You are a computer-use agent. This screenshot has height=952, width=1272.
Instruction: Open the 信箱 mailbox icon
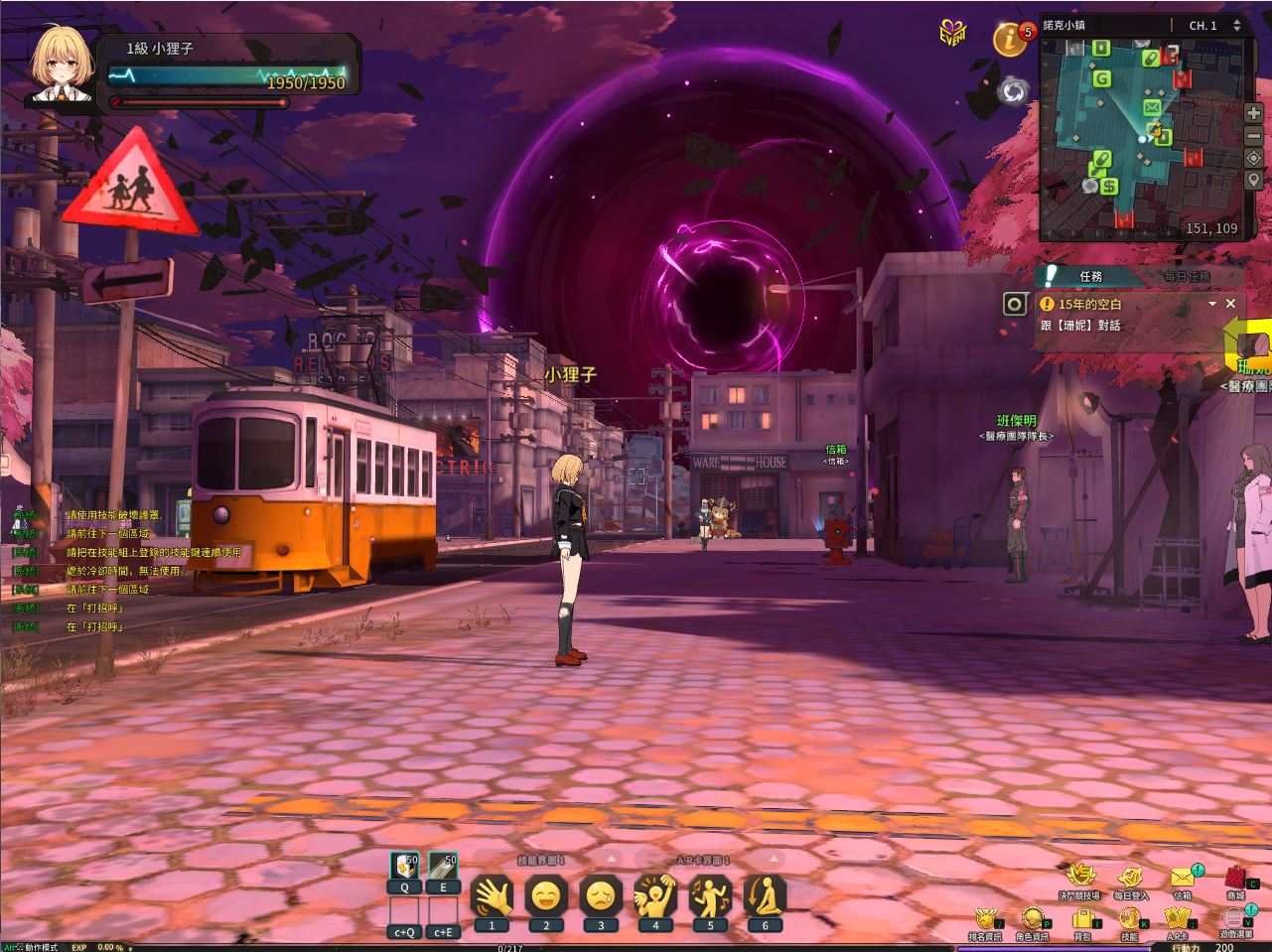(1183, 879)
